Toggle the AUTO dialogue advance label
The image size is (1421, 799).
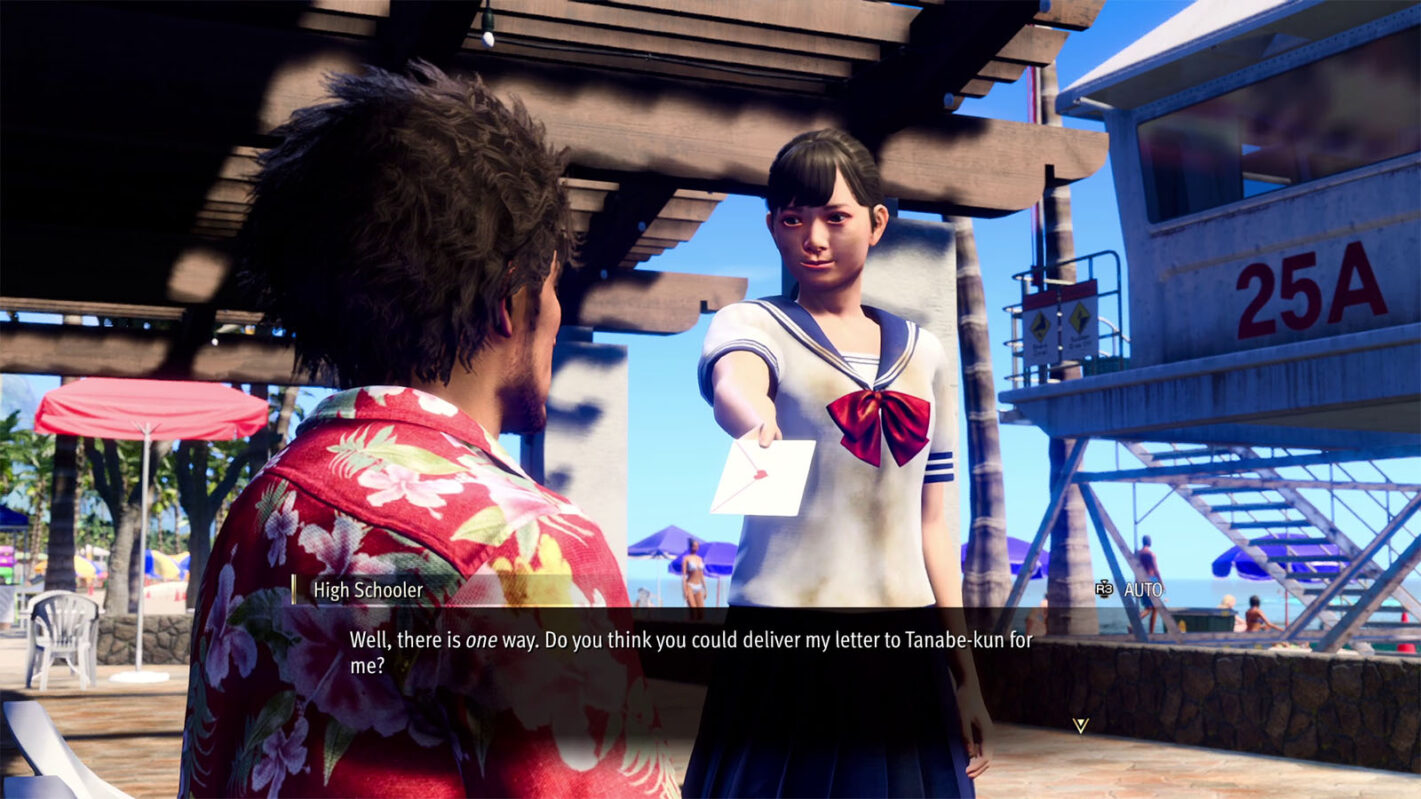(x=1142, y=590)
